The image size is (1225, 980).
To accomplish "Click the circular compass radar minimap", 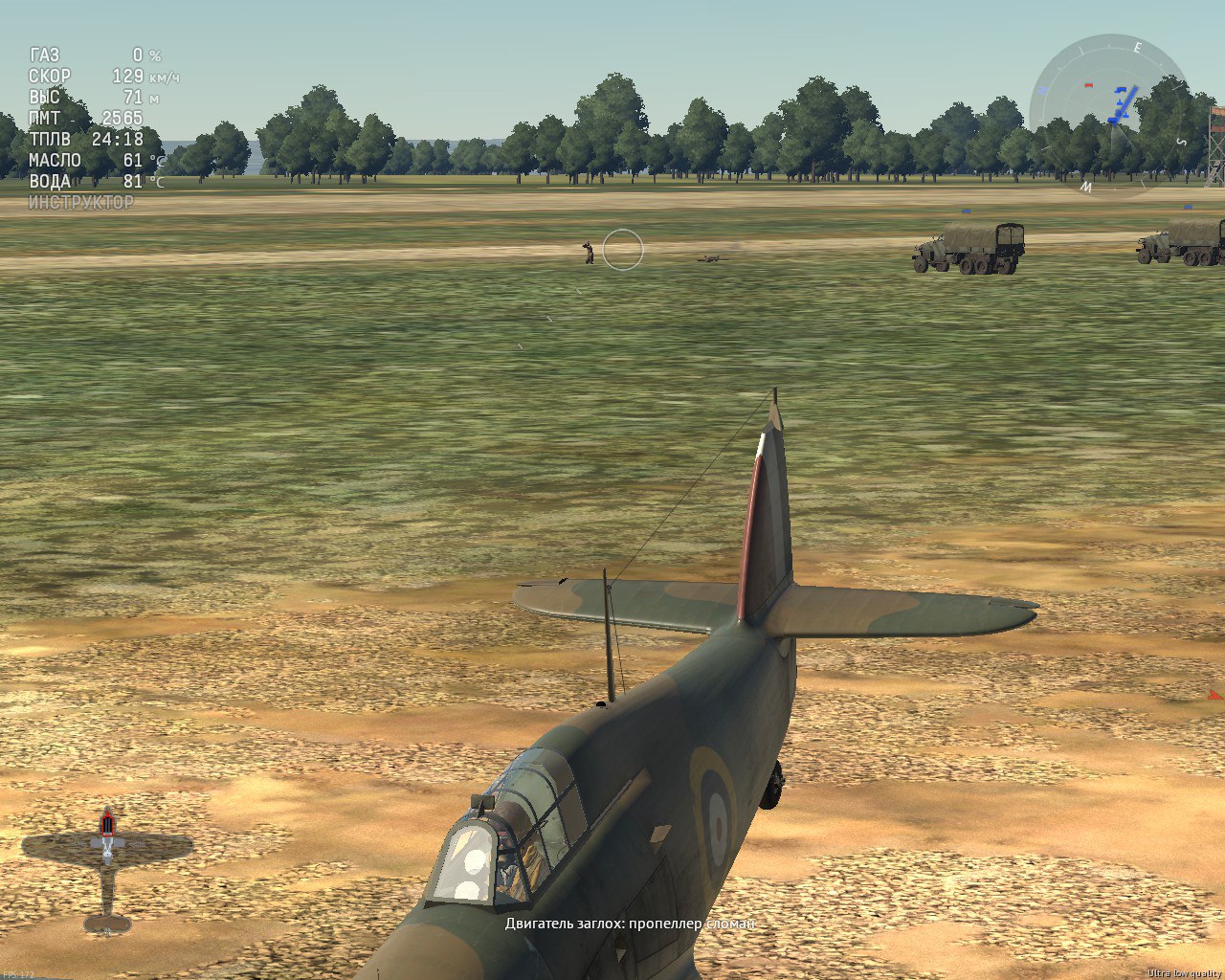I will 1112,115.
